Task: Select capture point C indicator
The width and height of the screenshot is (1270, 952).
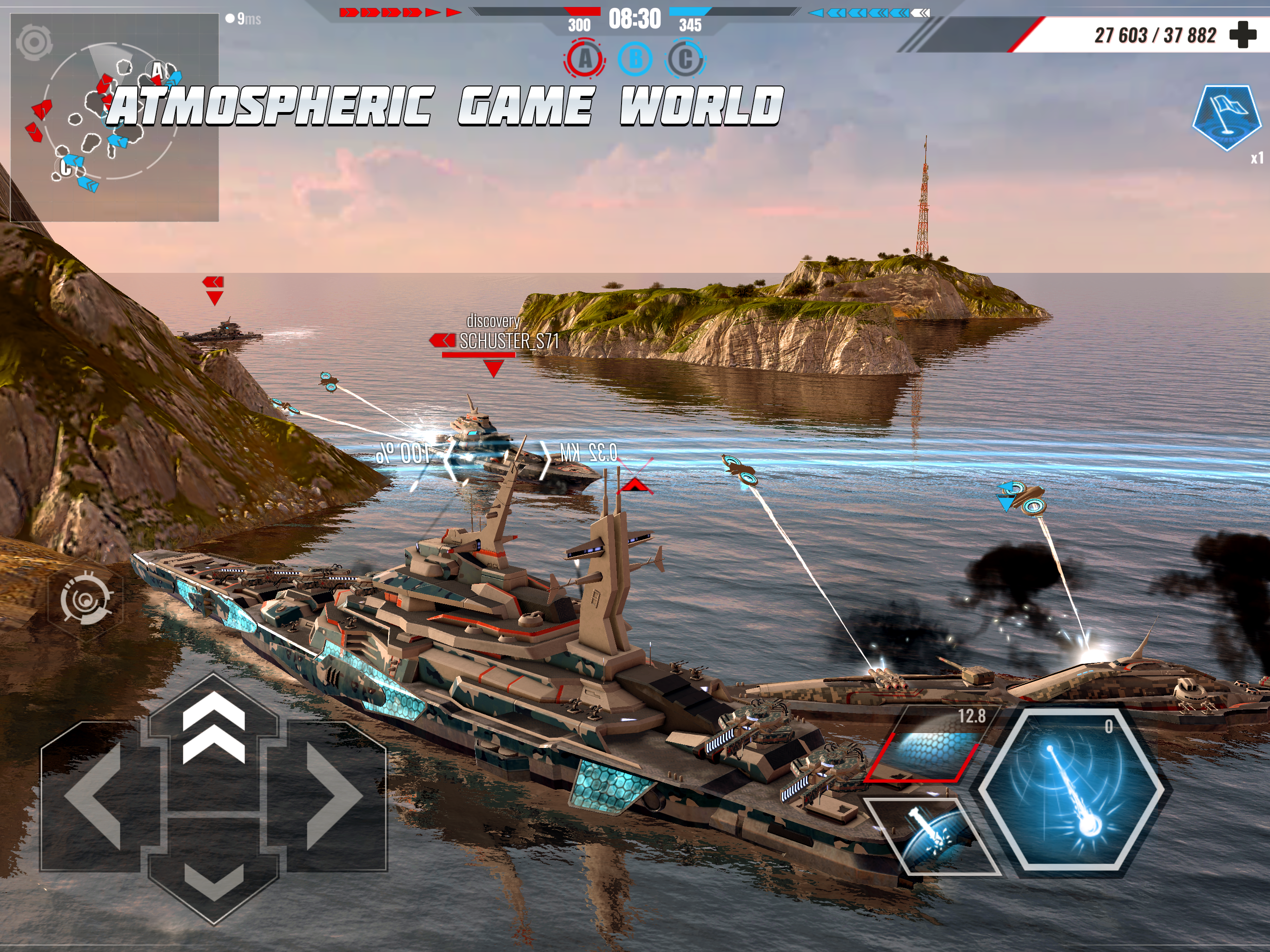Action: 685,59
